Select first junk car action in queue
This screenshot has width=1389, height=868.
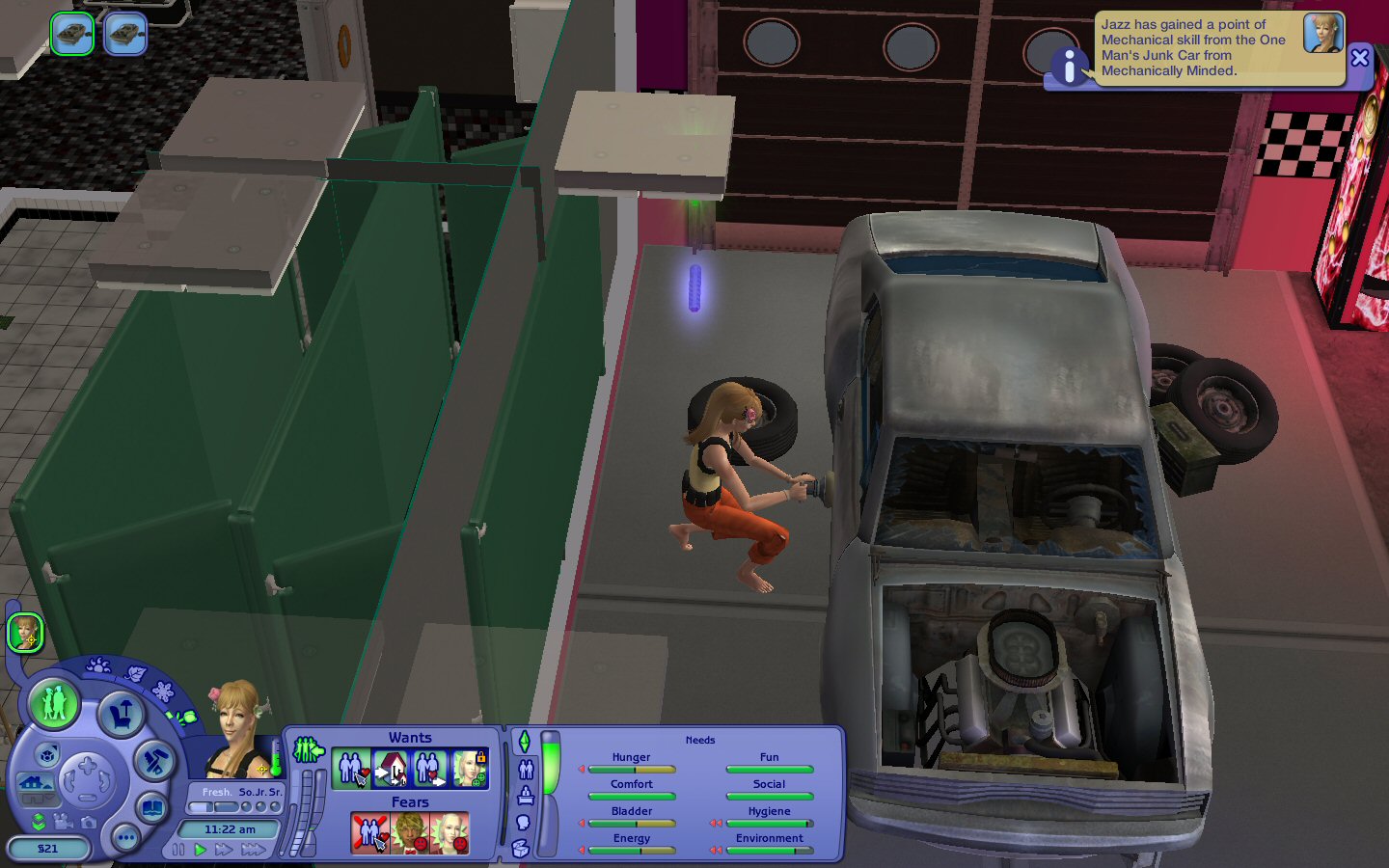point(71,35)
